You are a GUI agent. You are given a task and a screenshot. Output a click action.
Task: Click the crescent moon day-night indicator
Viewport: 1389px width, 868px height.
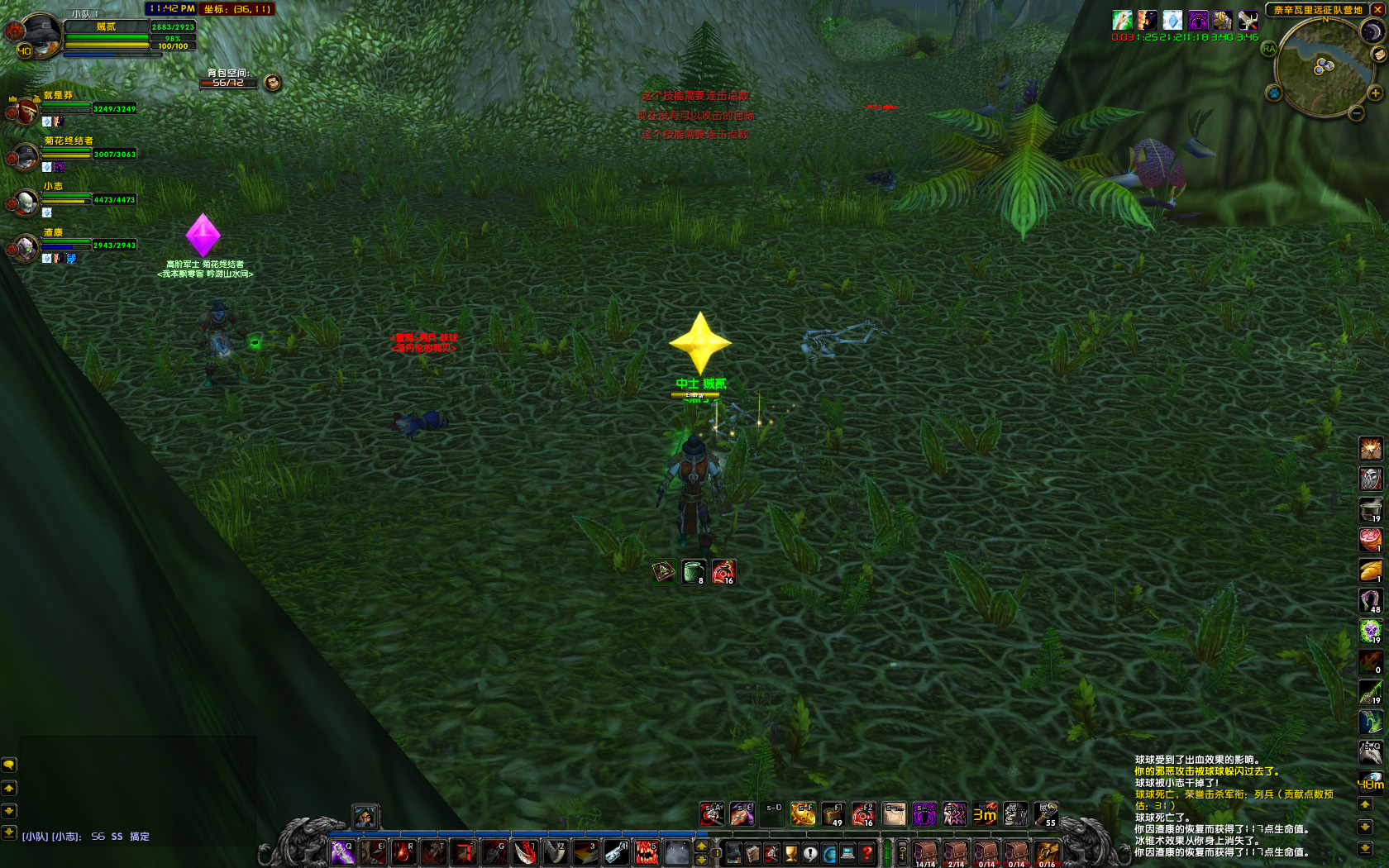coord(1372,31)
